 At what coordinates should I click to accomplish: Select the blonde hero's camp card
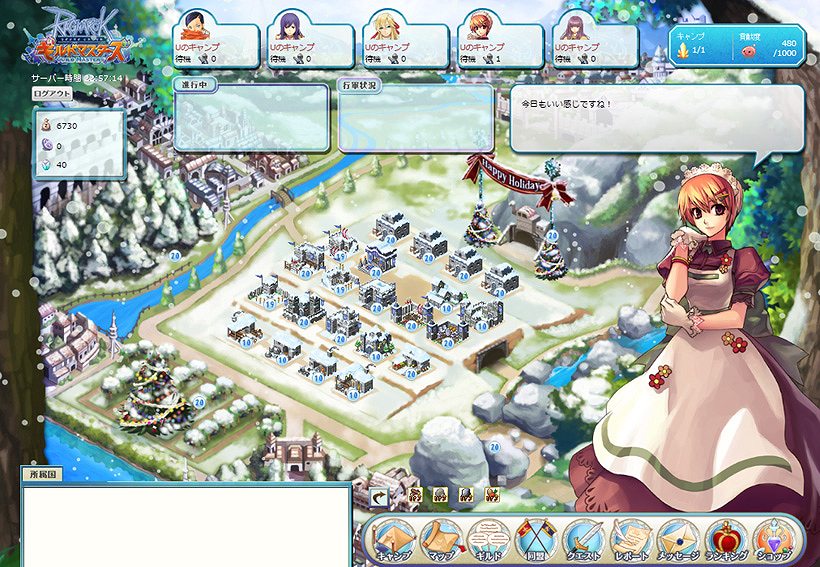coord(405,44)
